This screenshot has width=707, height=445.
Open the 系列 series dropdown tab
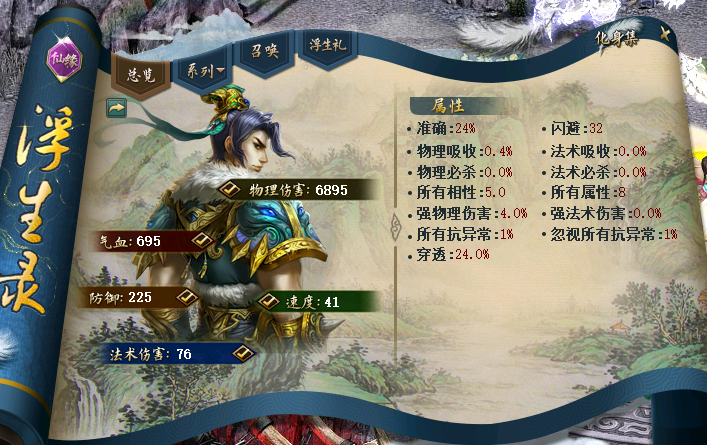click(x=203, y=71)
